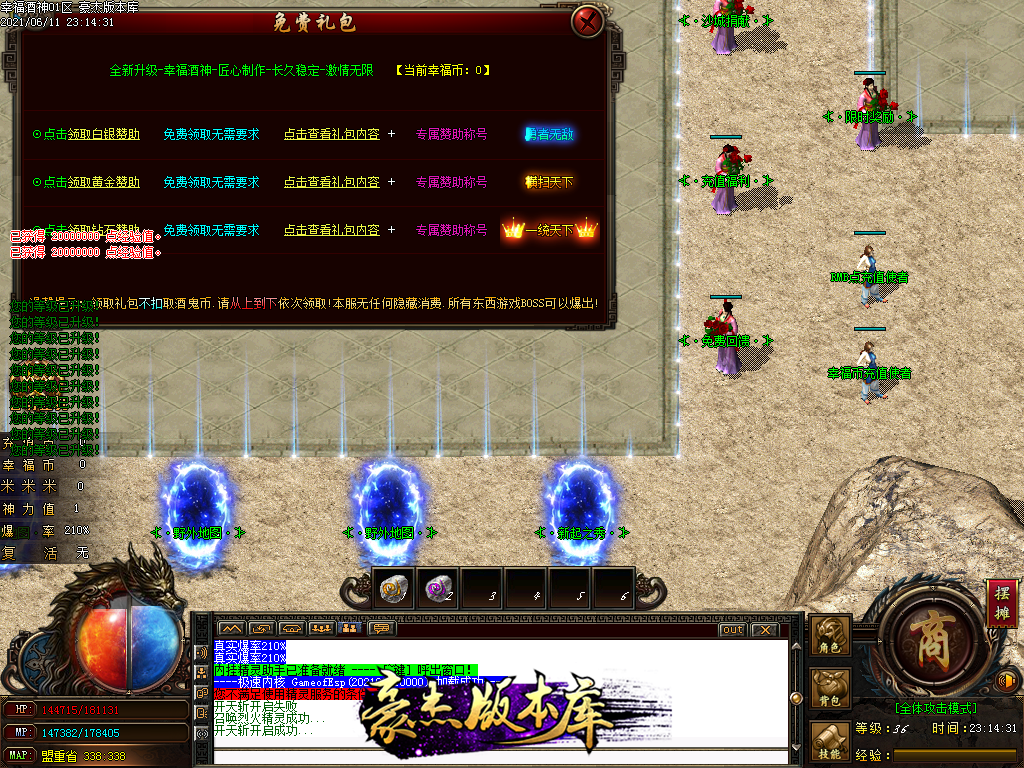Close the 免费礼包 gift window
This screenshot has width=1024, height=768.
click(x=589, y=21)
